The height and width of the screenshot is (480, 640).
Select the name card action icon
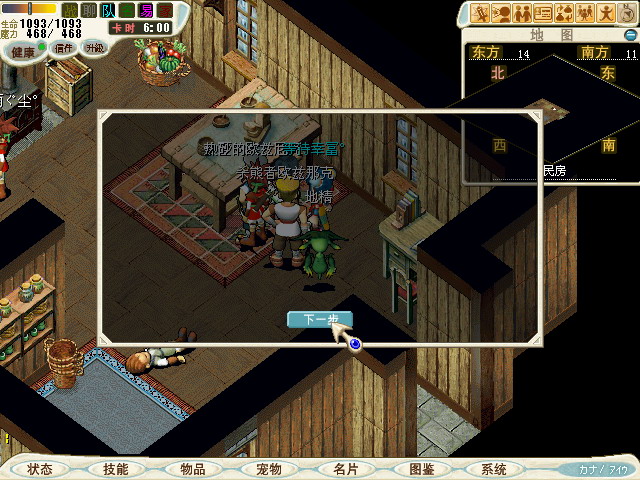[x=543, y=13]
